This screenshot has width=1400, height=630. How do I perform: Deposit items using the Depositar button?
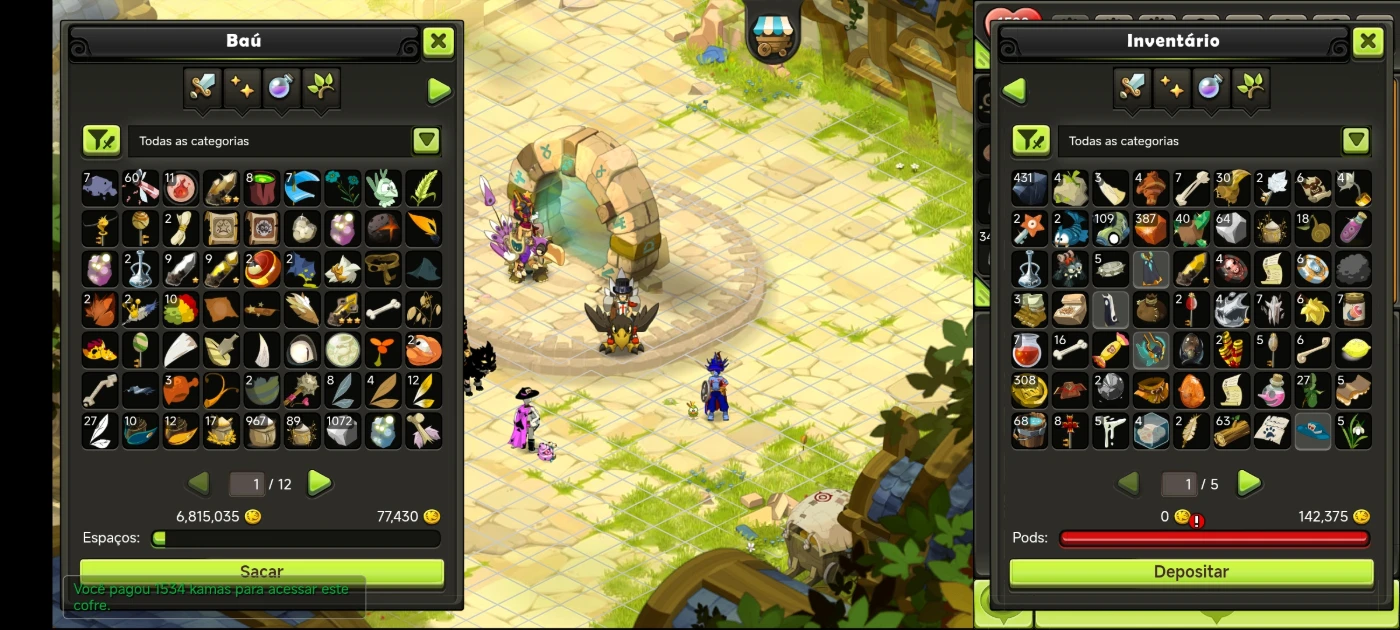pos(1191,572)
